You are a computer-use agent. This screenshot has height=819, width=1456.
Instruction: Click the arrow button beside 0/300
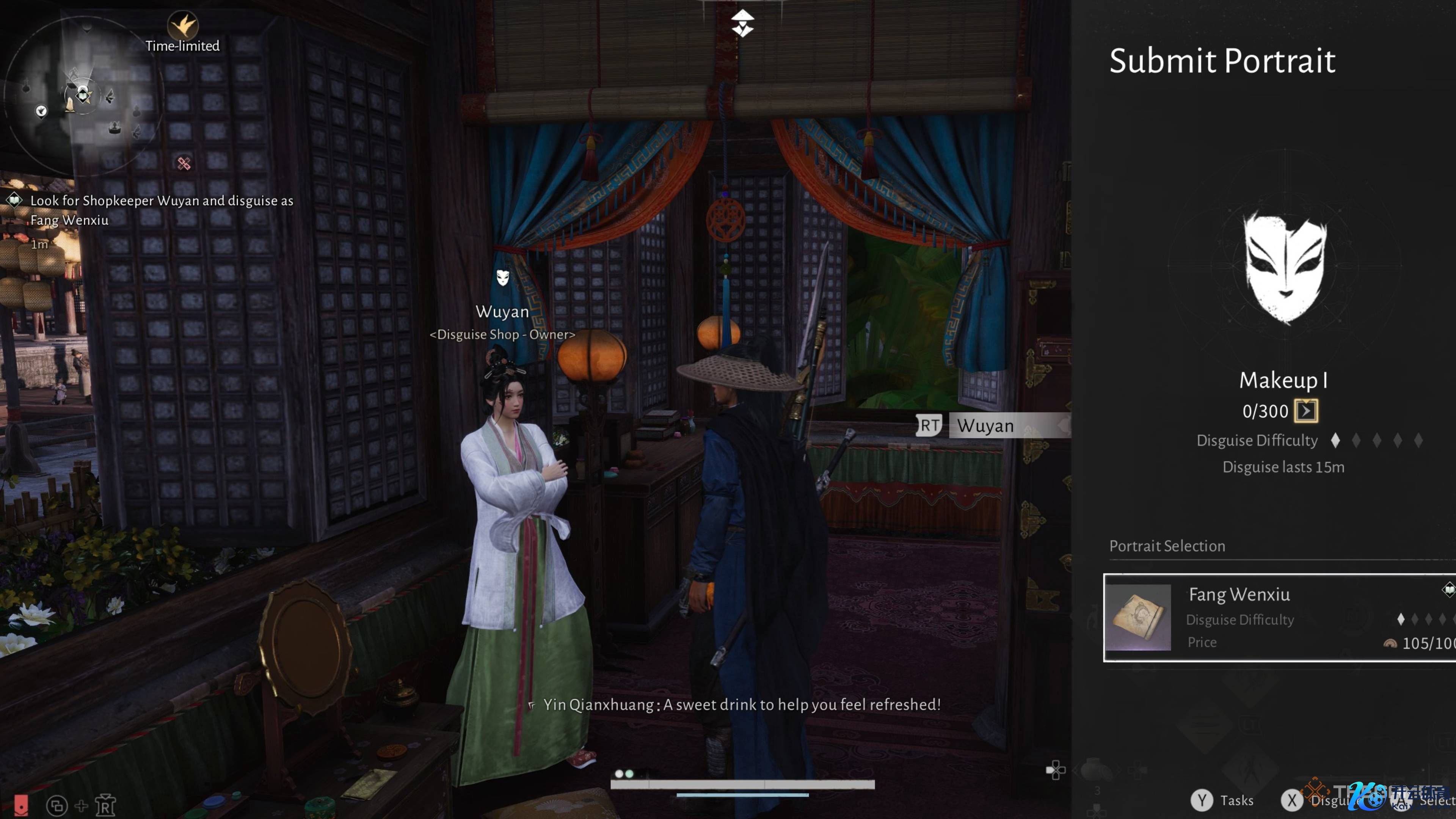[1305, 411]
